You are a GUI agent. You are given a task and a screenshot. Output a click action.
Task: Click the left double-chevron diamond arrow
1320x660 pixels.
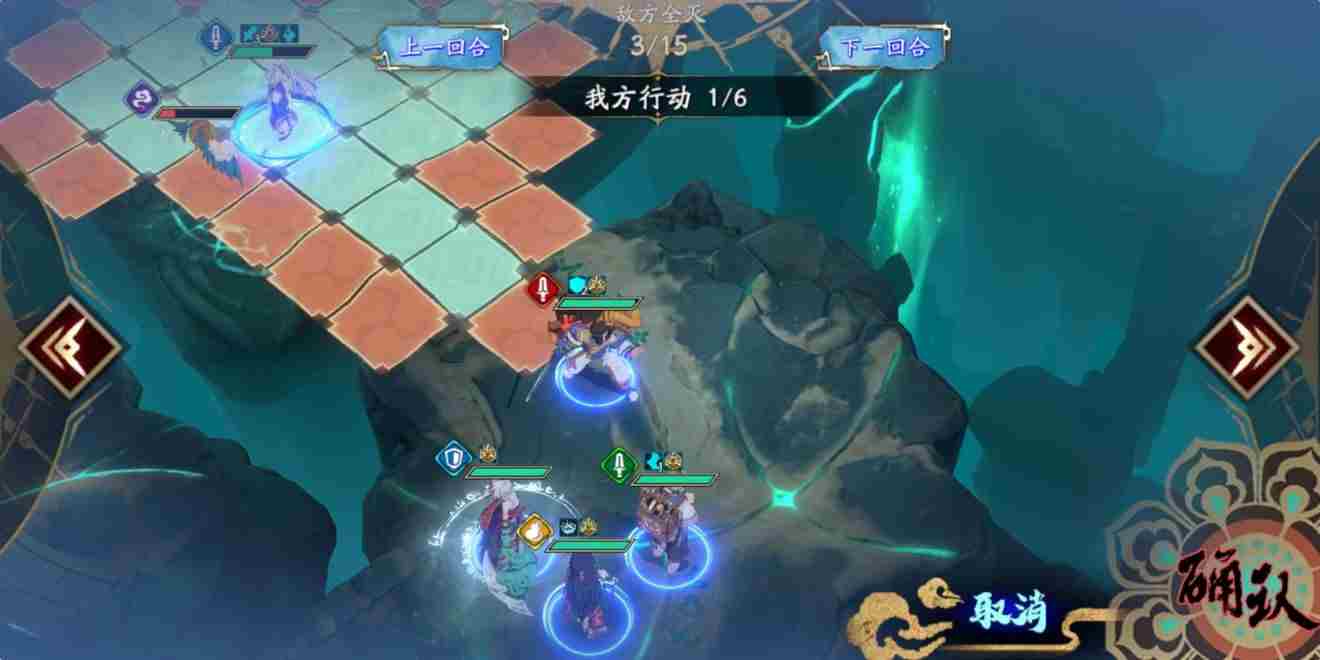(x=70, y=348)
